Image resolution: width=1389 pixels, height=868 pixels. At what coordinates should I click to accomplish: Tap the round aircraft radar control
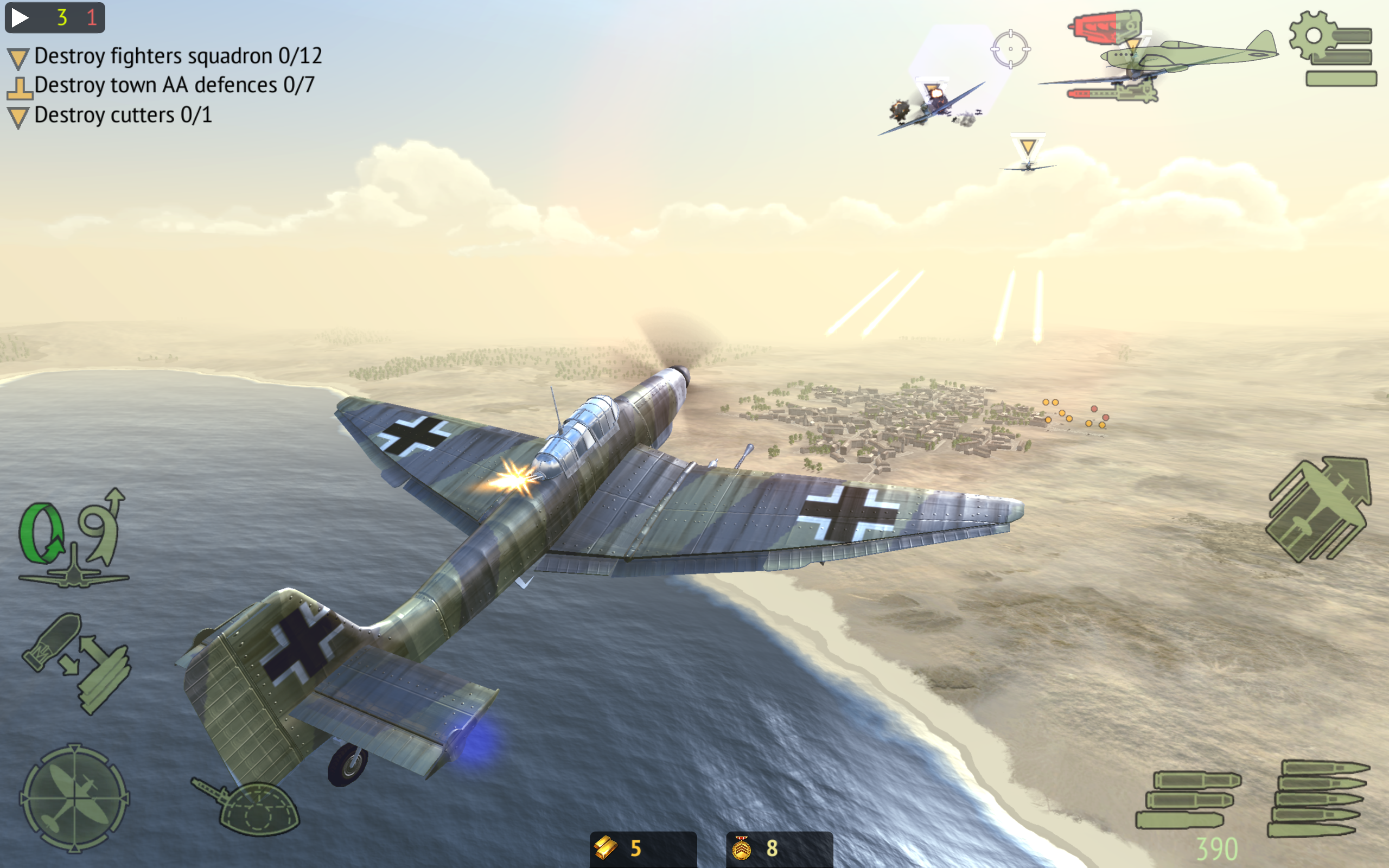click(75, 798)
